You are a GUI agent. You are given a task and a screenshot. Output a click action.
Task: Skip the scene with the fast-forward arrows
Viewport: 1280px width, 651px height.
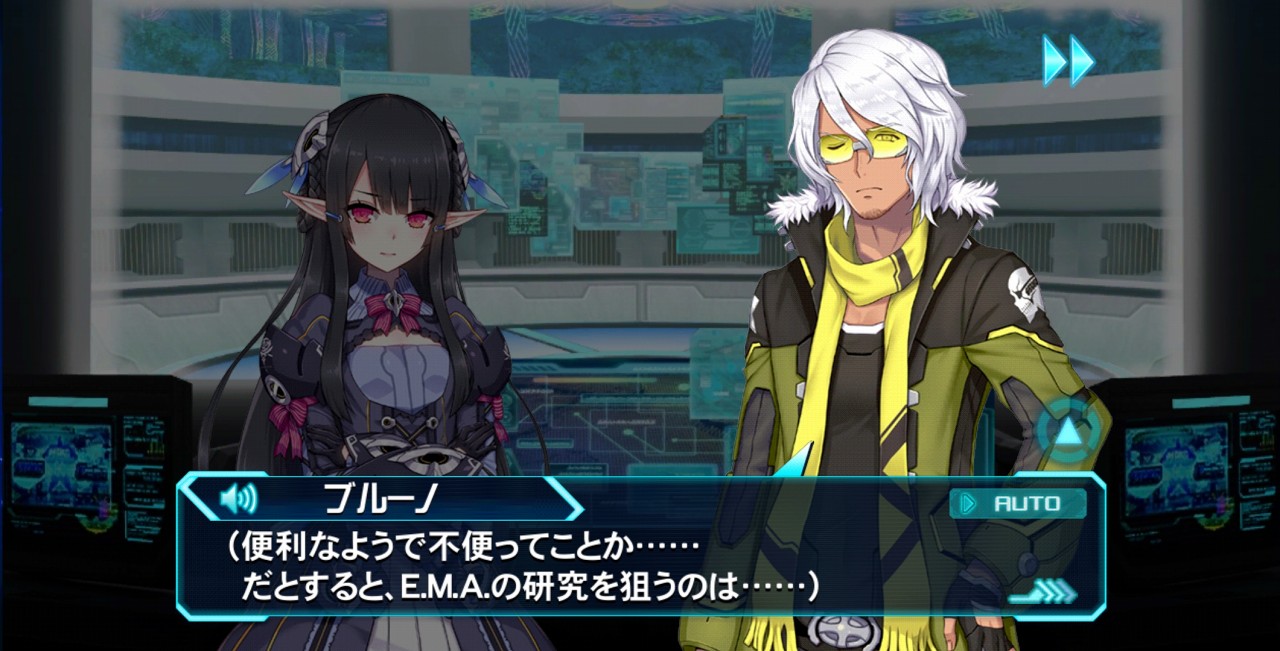1068,61
